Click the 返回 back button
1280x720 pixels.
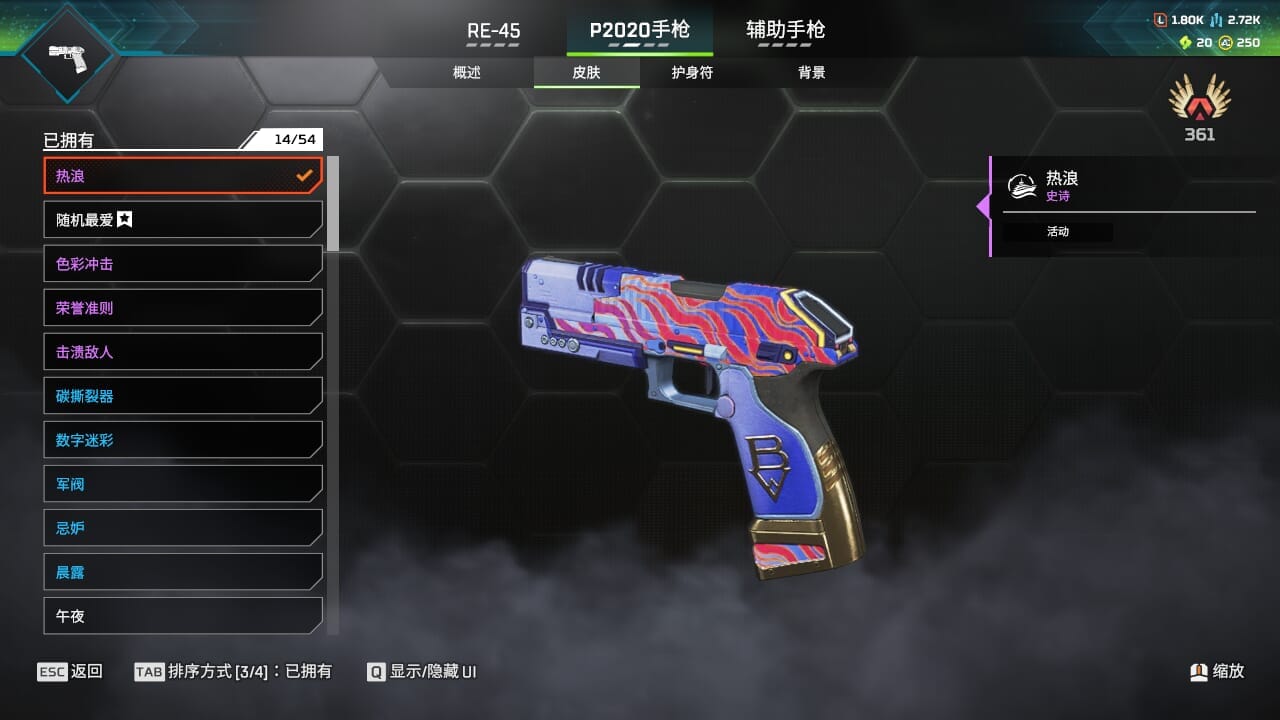(x=69, y=672)
